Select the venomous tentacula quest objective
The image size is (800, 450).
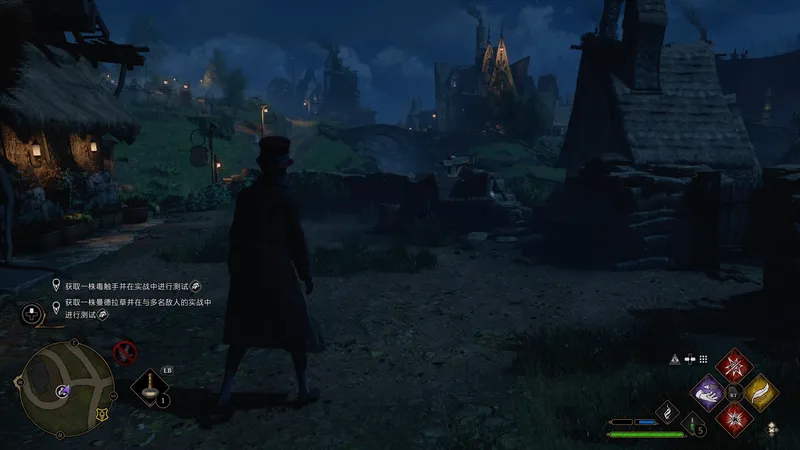pyautogui.click(x=130, y=284)
